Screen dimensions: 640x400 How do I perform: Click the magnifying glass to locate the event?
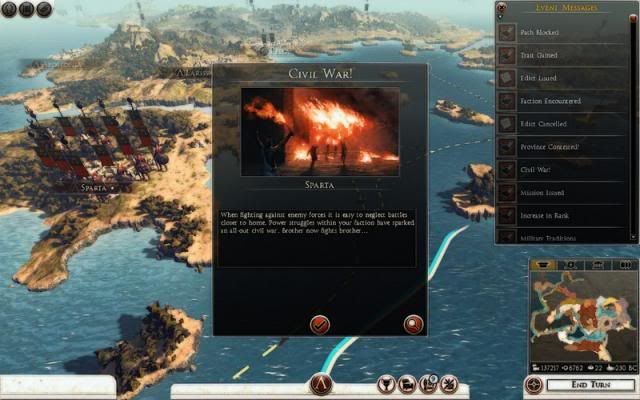pos(412,322)
